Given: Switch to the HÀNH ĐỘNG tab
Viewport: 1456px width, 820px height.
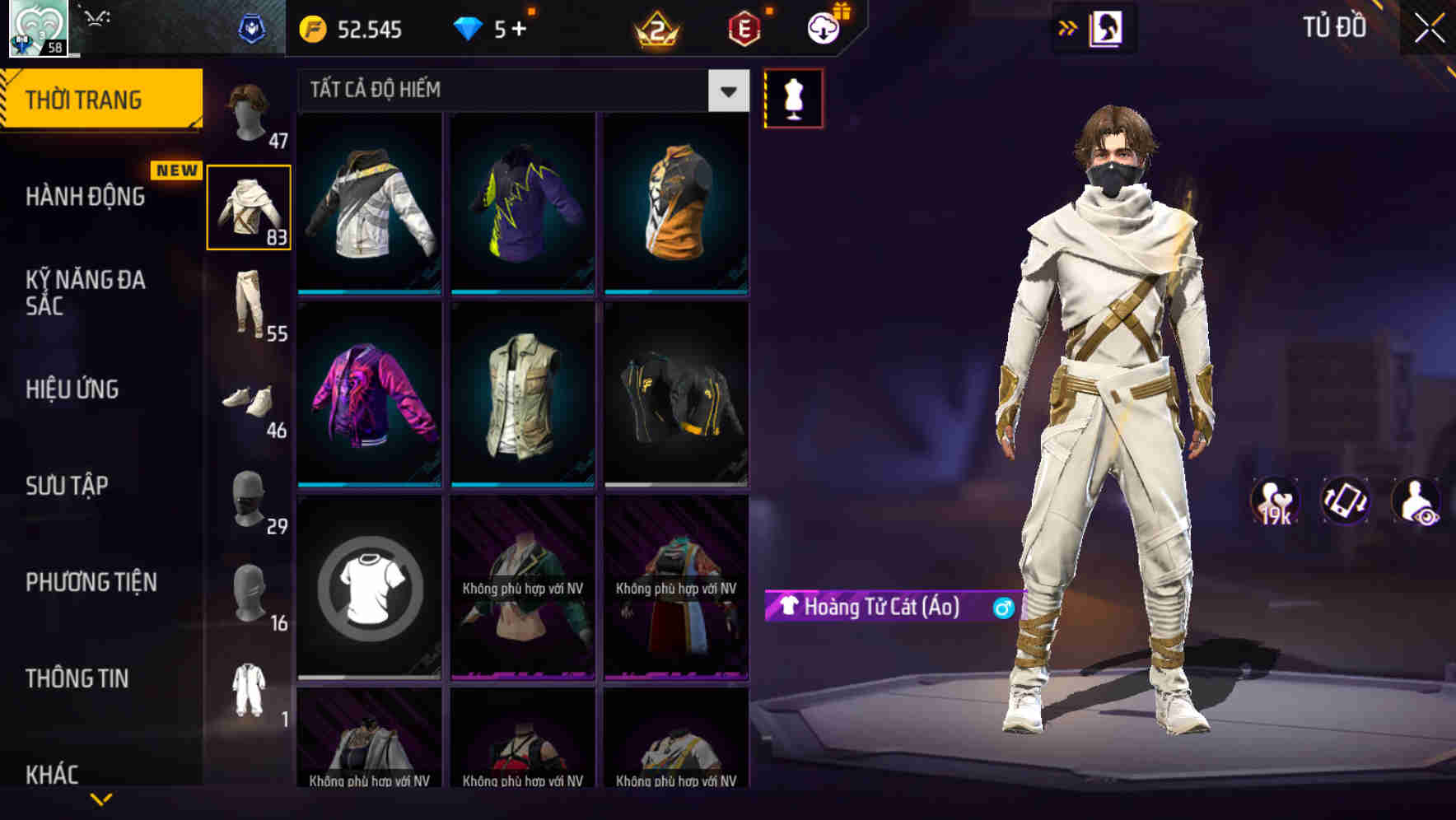Looking at the screenshot, I should pyautogui.click(x=85, y=196).
